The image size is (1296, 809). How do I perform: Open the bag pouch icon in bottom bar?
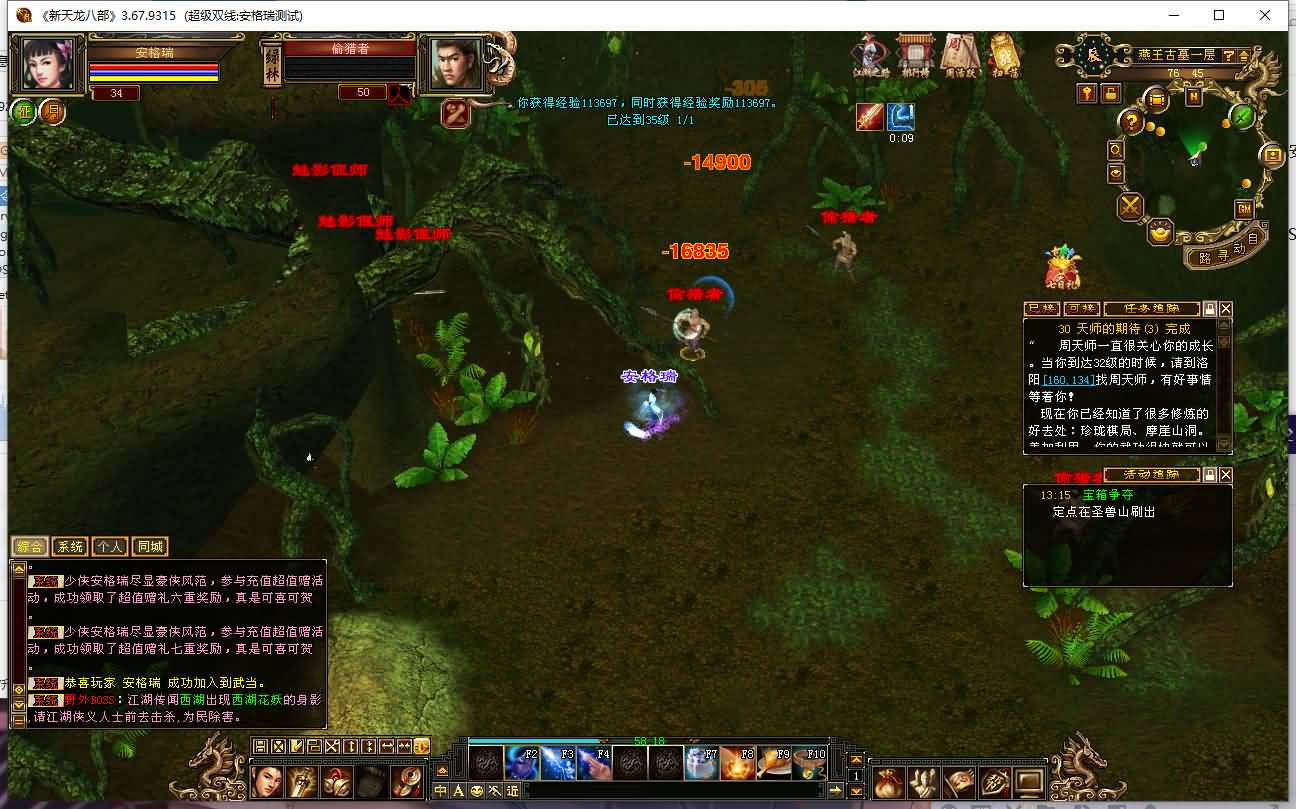coord(887,781)
